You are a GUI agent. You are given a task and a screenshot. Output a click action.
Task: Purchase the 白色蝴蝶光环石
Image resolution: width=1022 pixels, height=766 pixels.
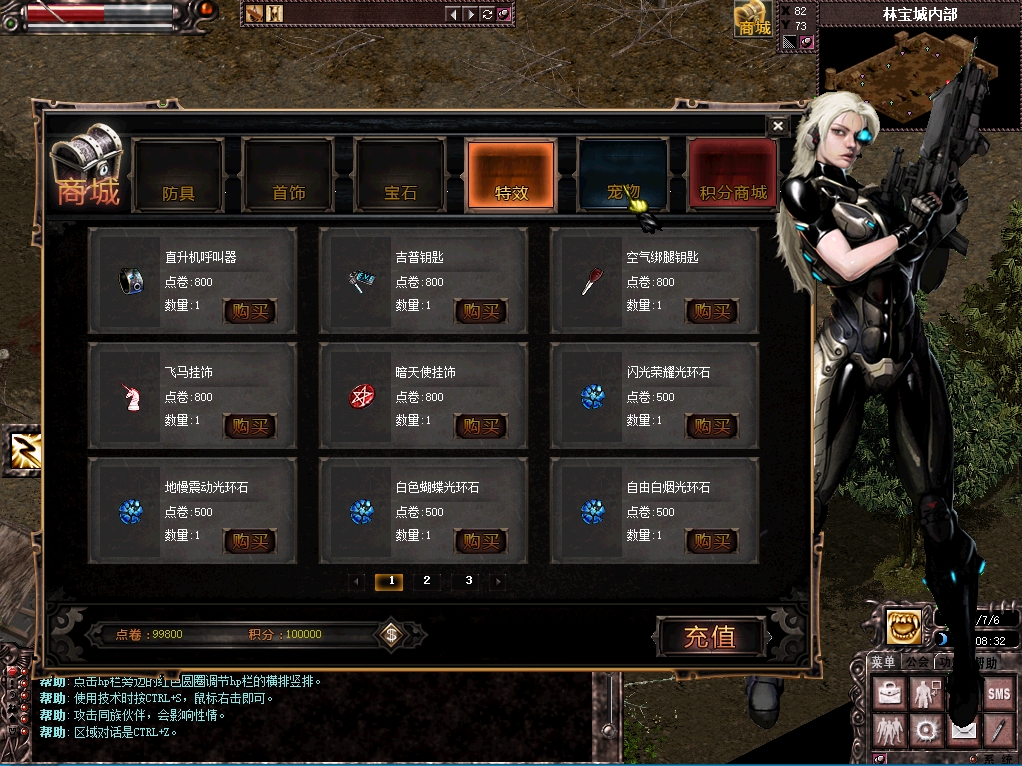(x=480, y=541)
